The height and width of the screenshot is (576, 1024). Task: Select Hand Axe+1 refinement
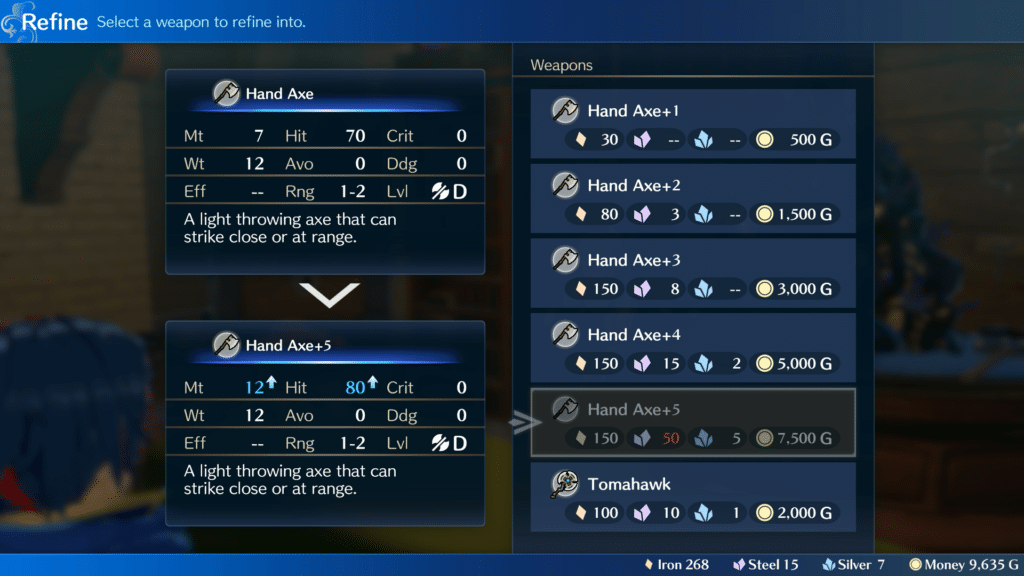click(x=693, y=124)
